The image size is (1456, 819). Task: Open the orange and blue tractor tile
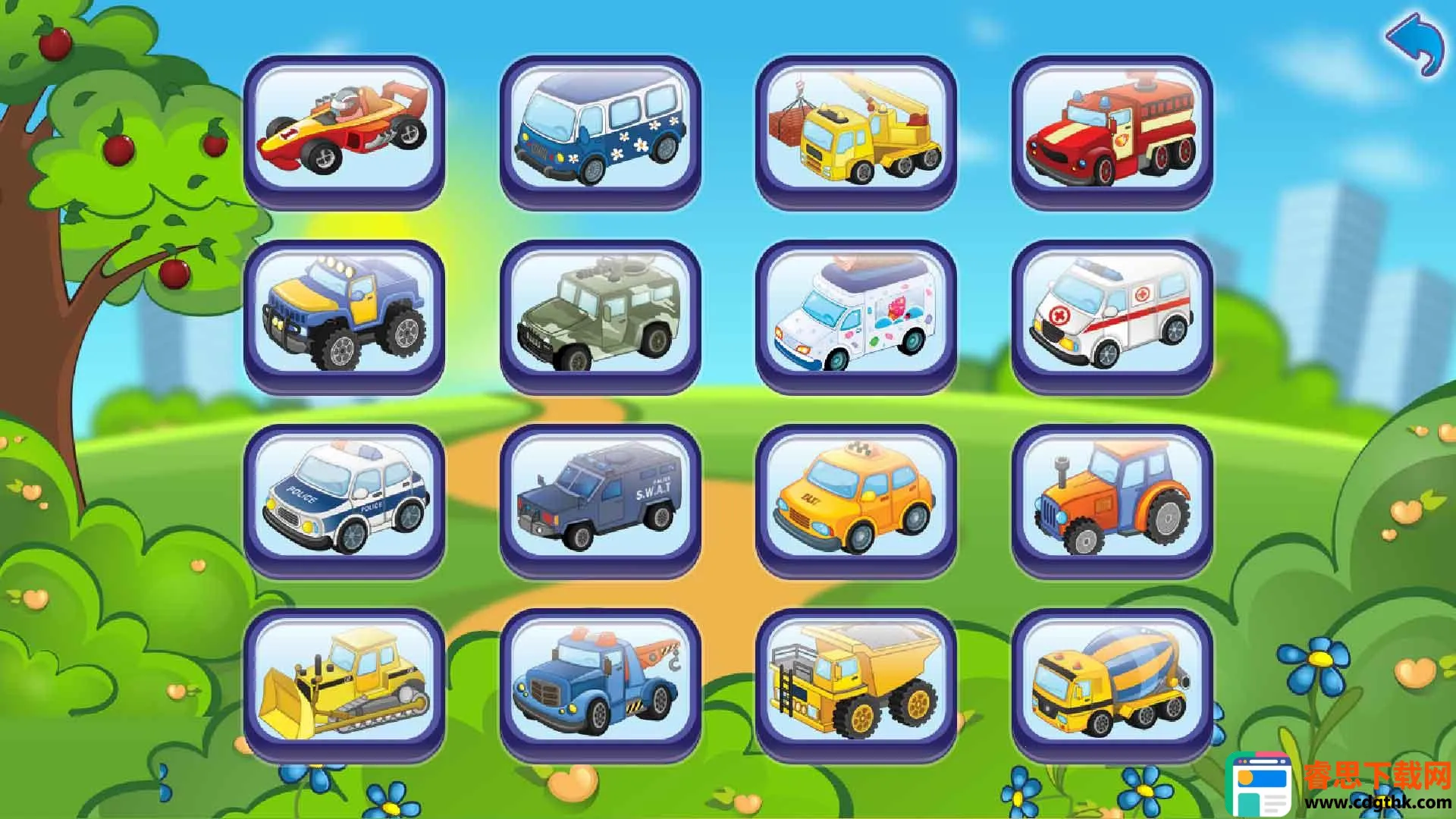tap(1112, 499)
